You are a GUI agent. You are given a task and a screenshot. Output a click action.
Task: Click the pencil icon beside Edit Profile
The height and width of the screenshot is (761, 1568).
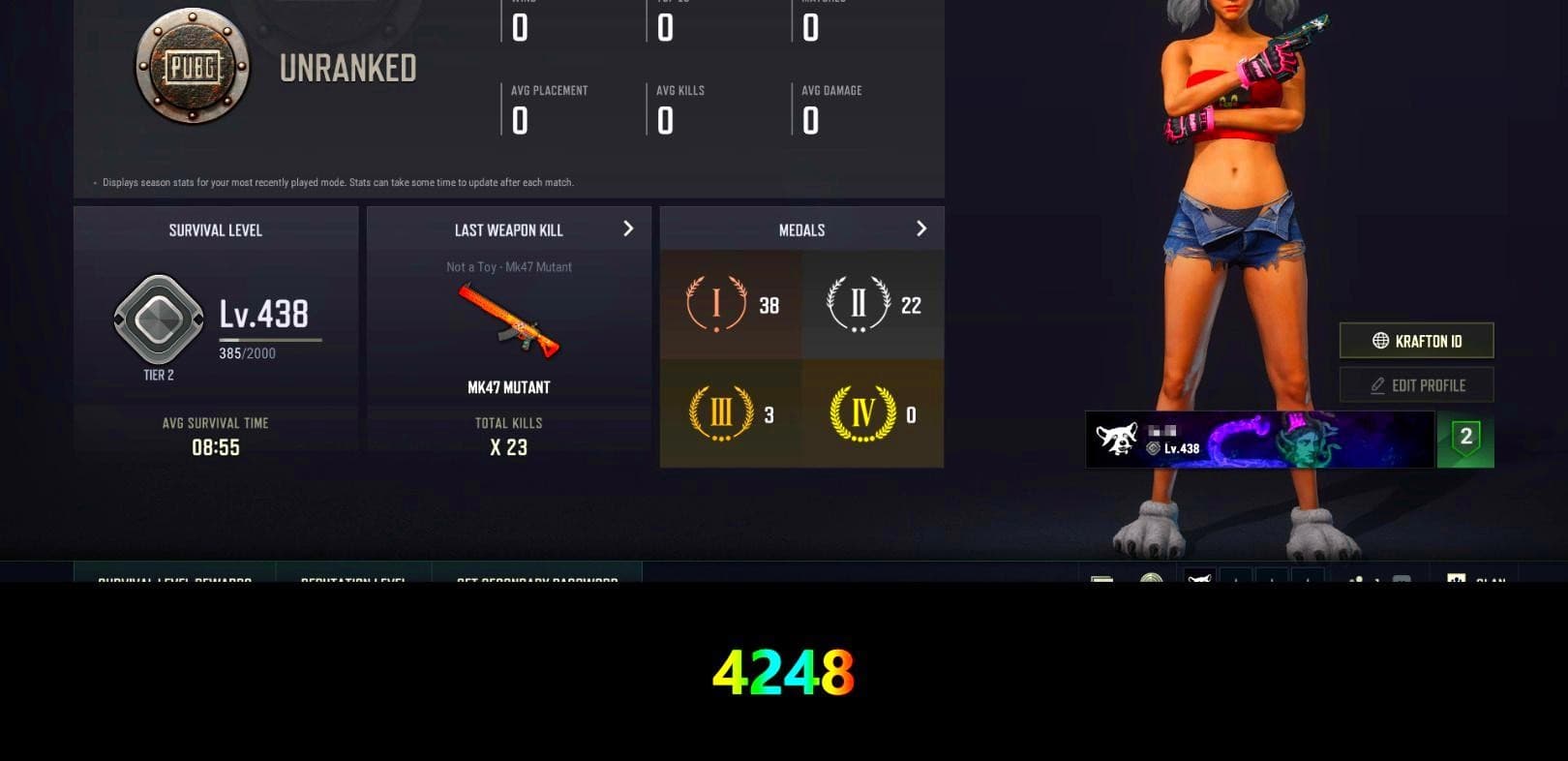pyautogui.click(x=1378, y=384)
